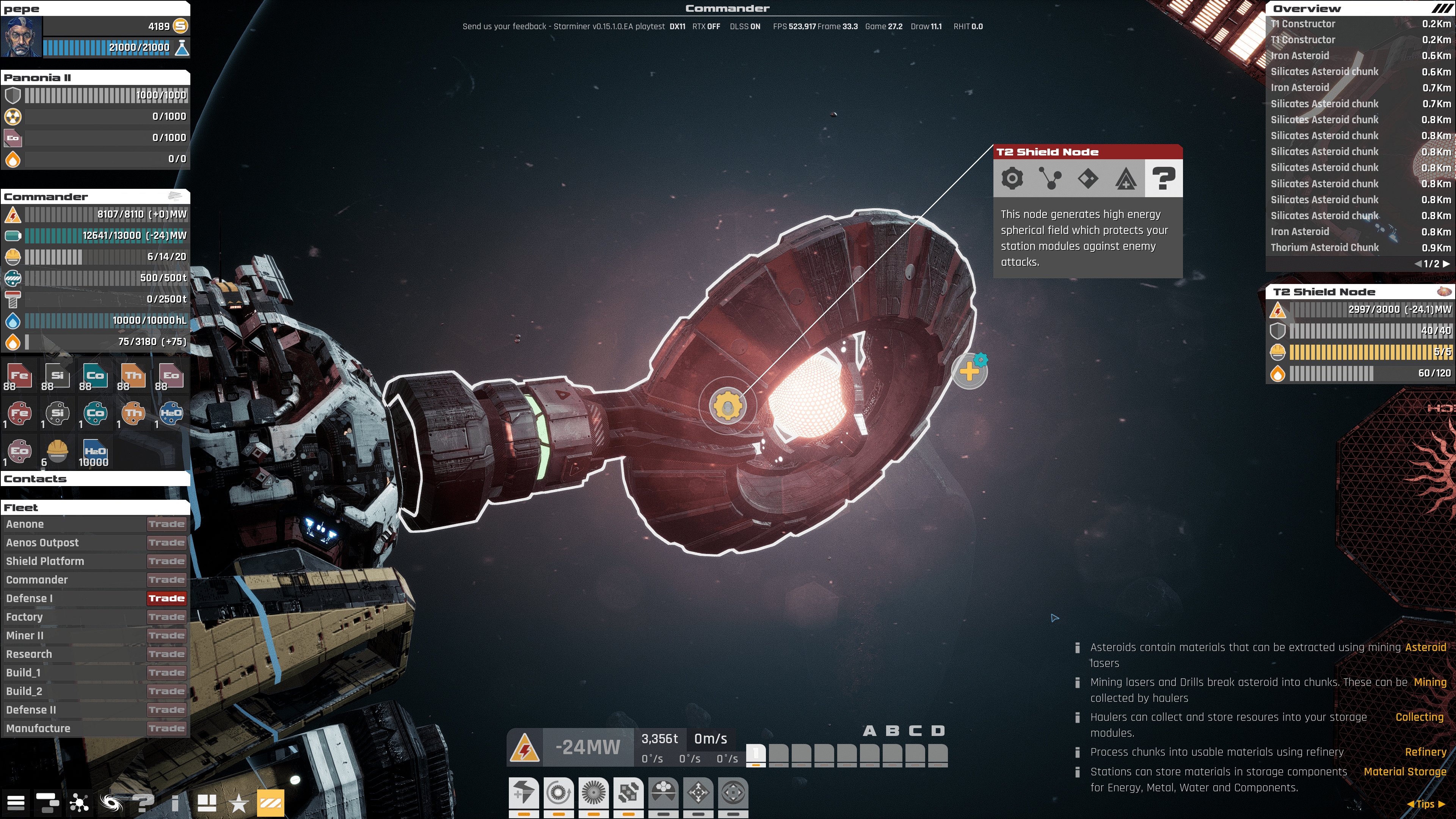
Task: Select Shield Platform in the Fleet list
Action: [45, 561]
